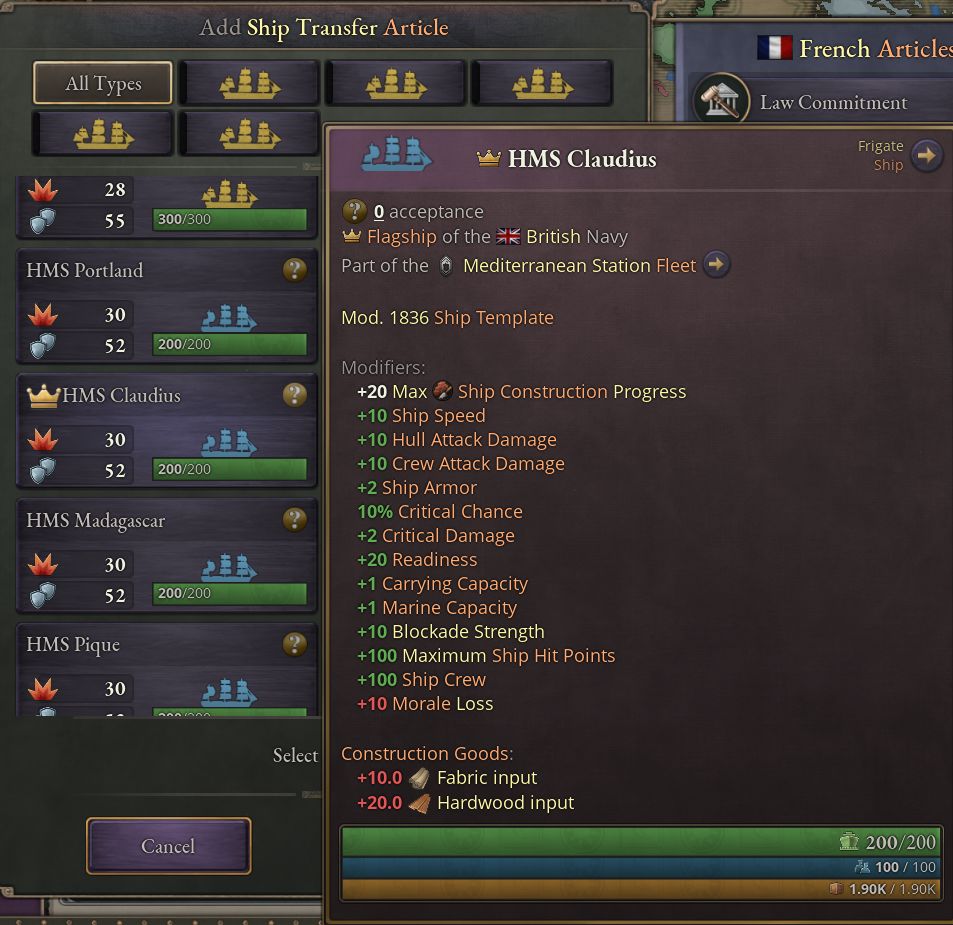Cancel the ship transfer article
This screenshot has width=953, height=925.
[168, 846]
